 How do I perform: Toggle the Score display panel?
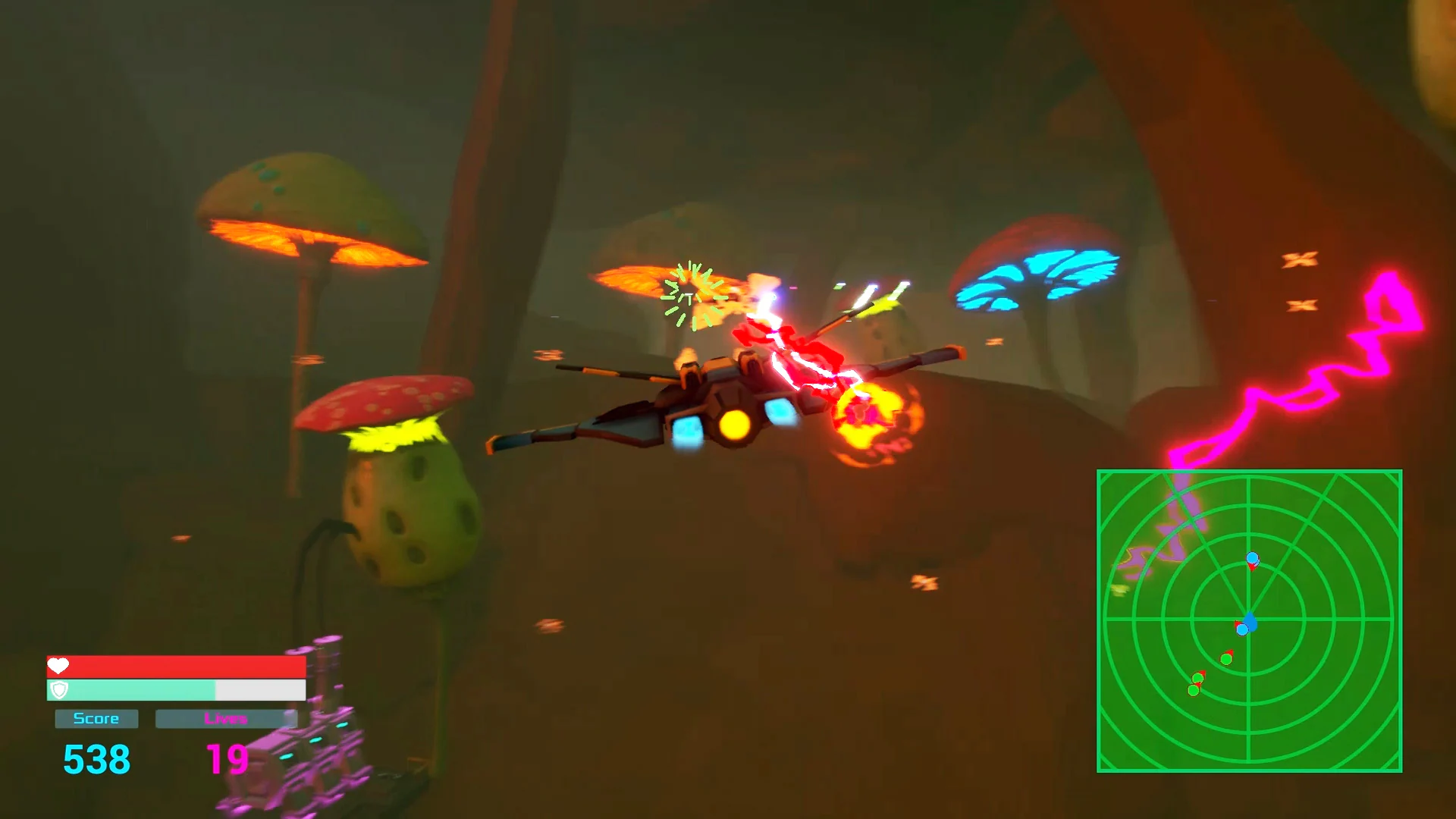click(96, 718)
